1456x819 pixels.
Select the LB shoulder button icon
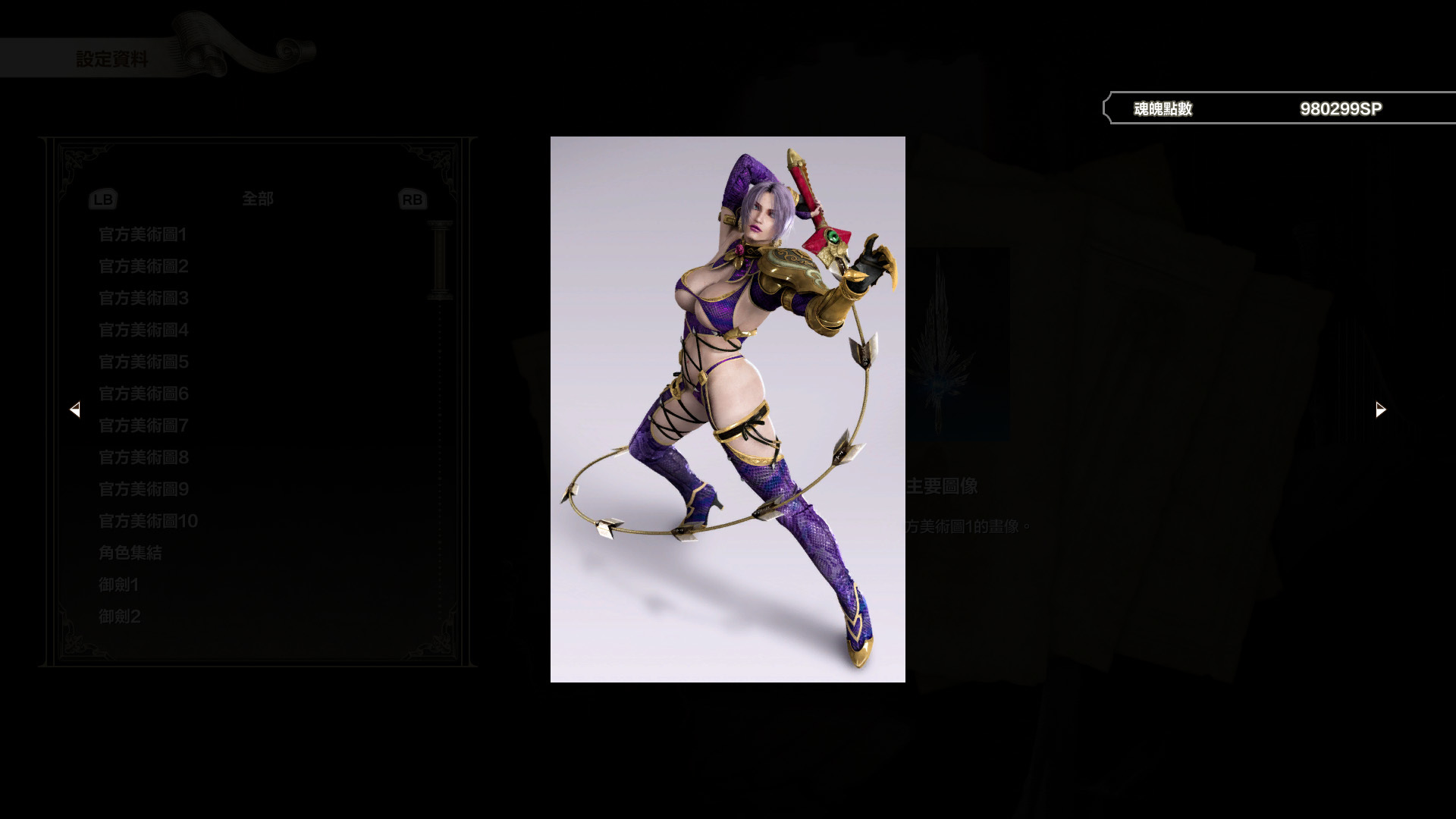pos(102,199)
